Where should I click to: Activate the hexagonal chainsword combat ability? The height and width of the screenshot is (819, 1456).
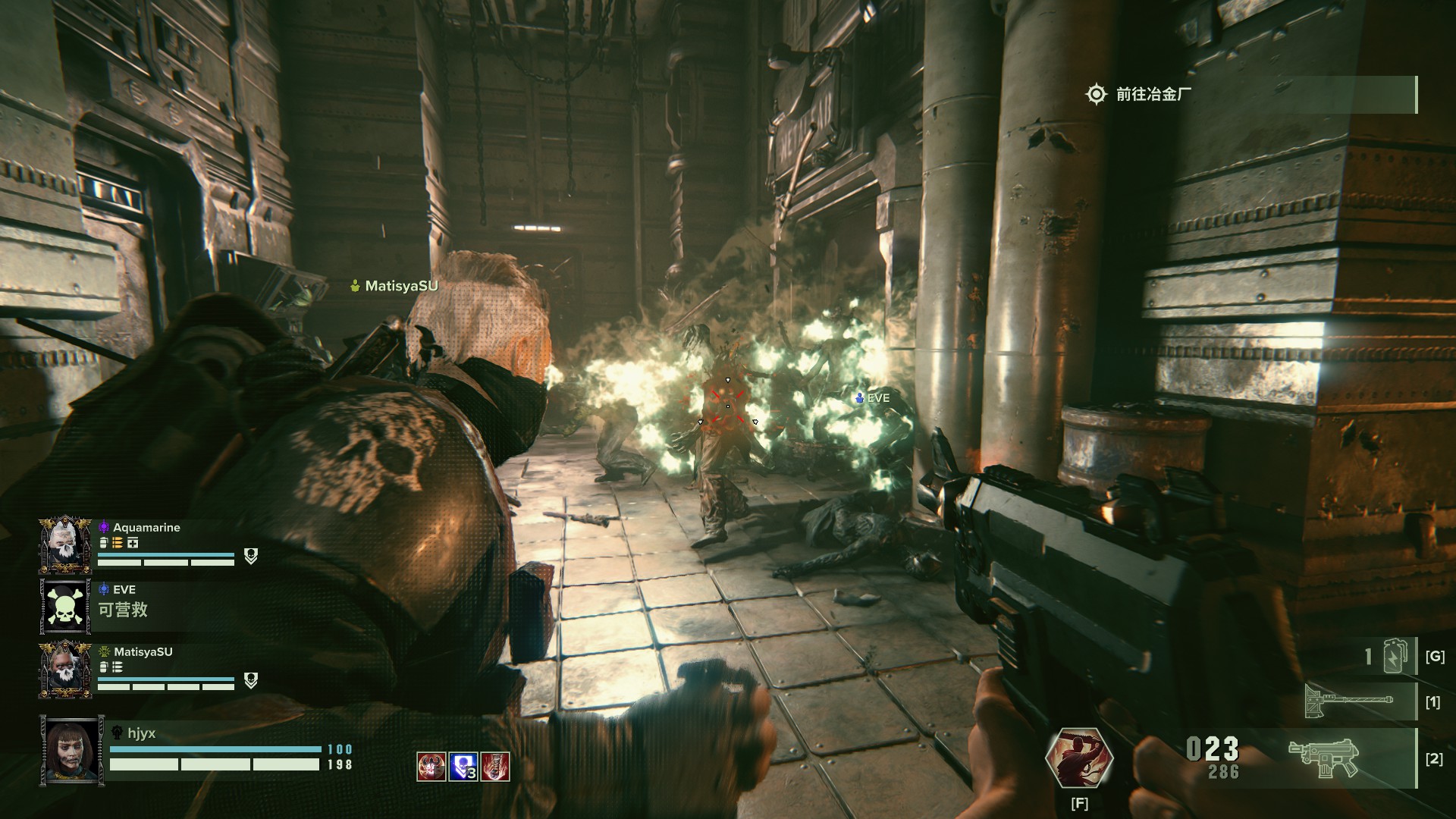click(x=1078, y=759)
